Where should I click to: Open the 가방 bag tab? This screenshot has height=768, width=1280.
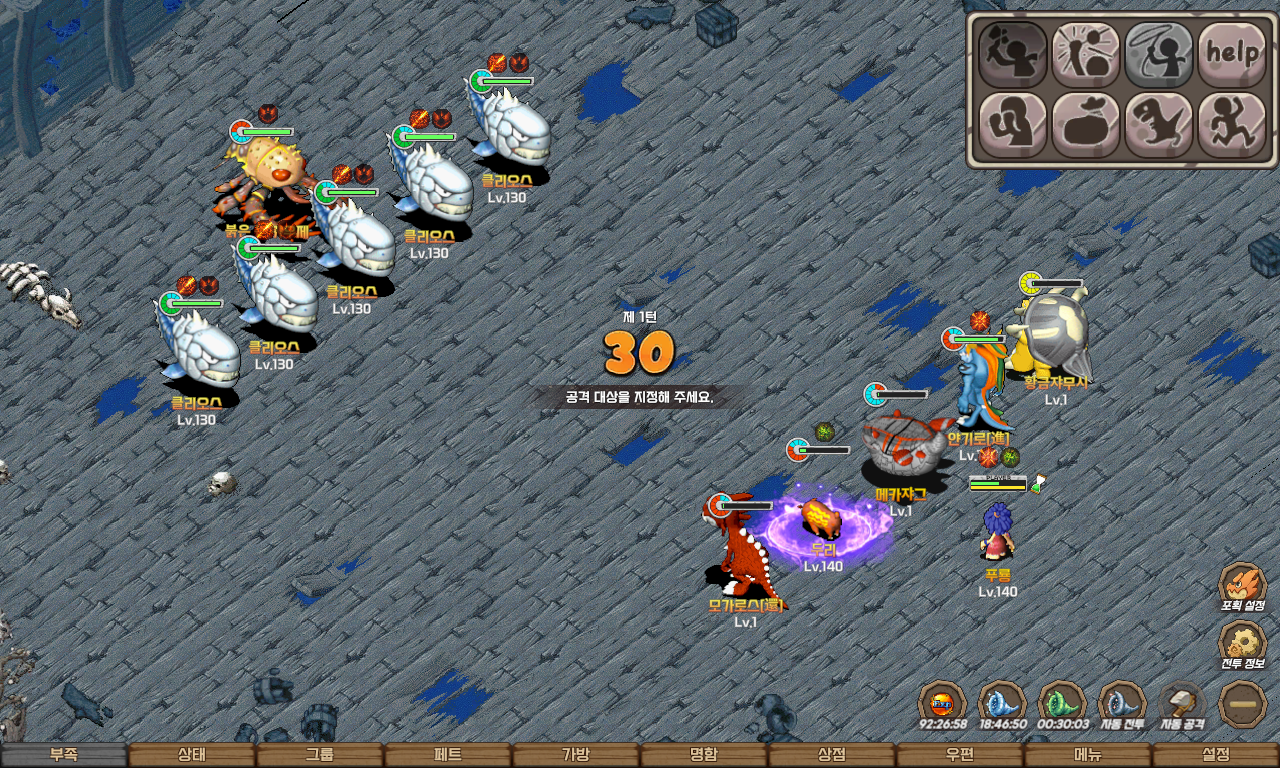tap(576, 755)
